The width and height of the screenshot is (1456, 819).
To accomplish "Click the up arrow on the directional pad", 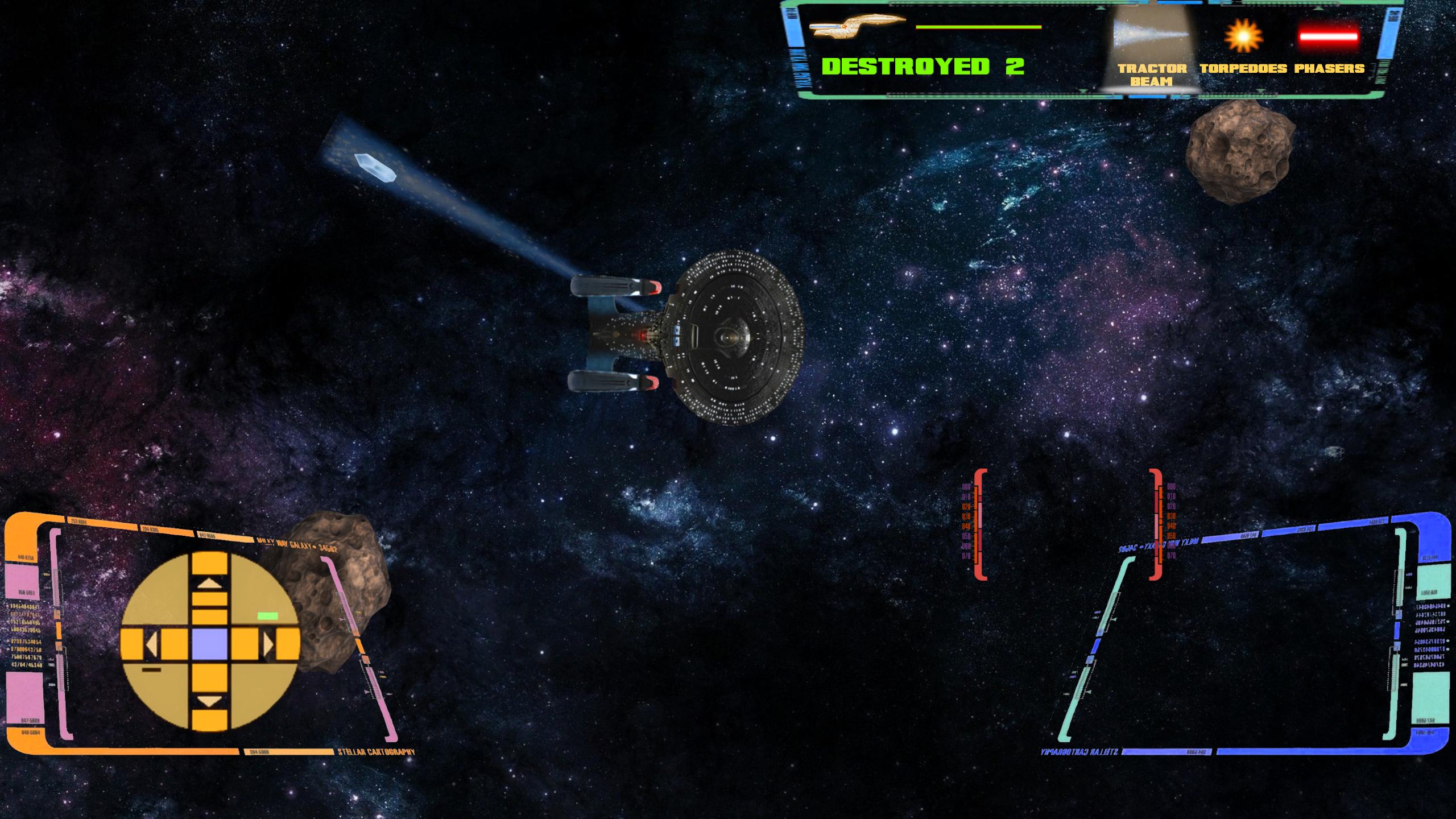I will coord(210,582).
